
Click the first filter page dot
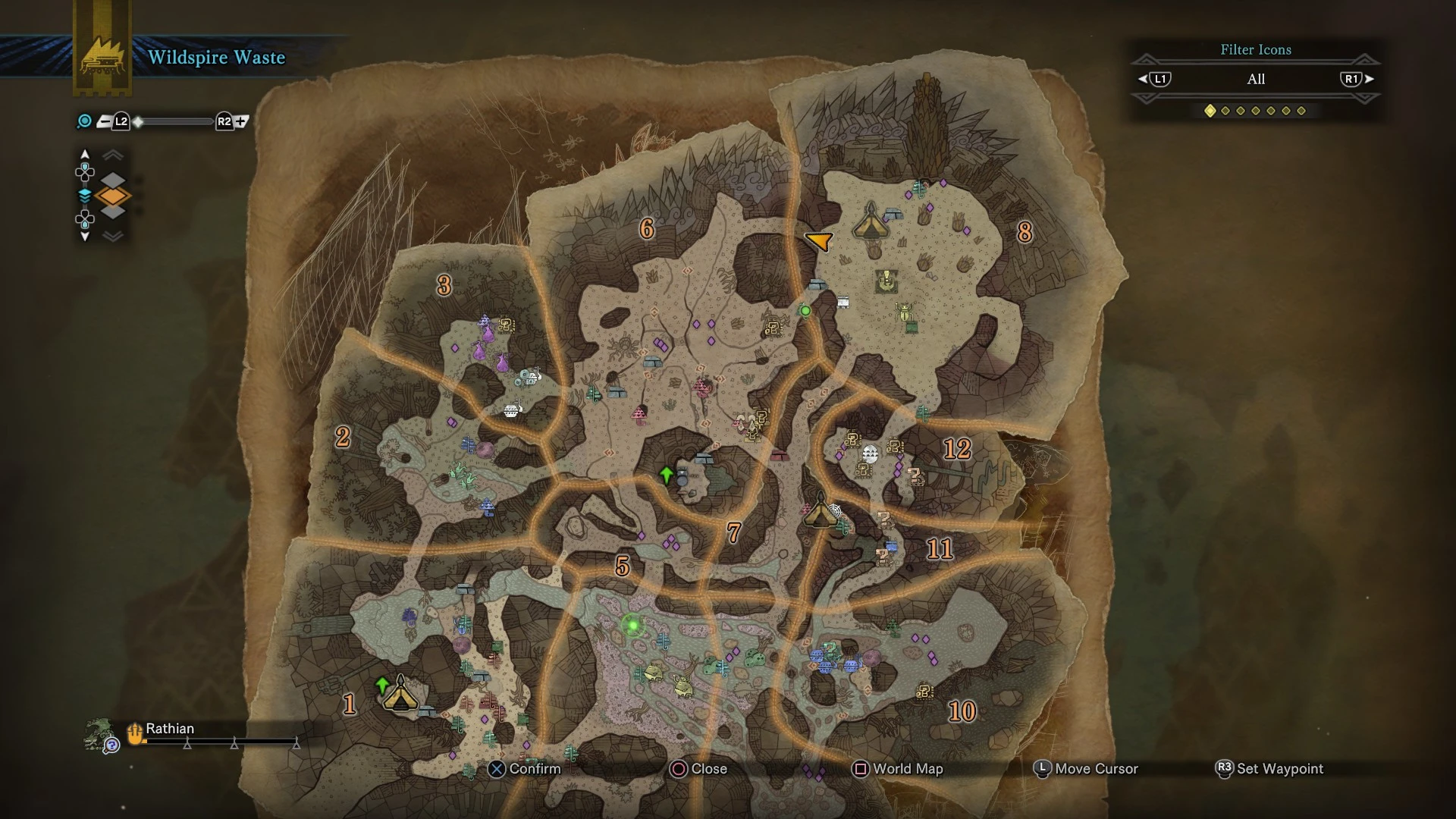1210,111
